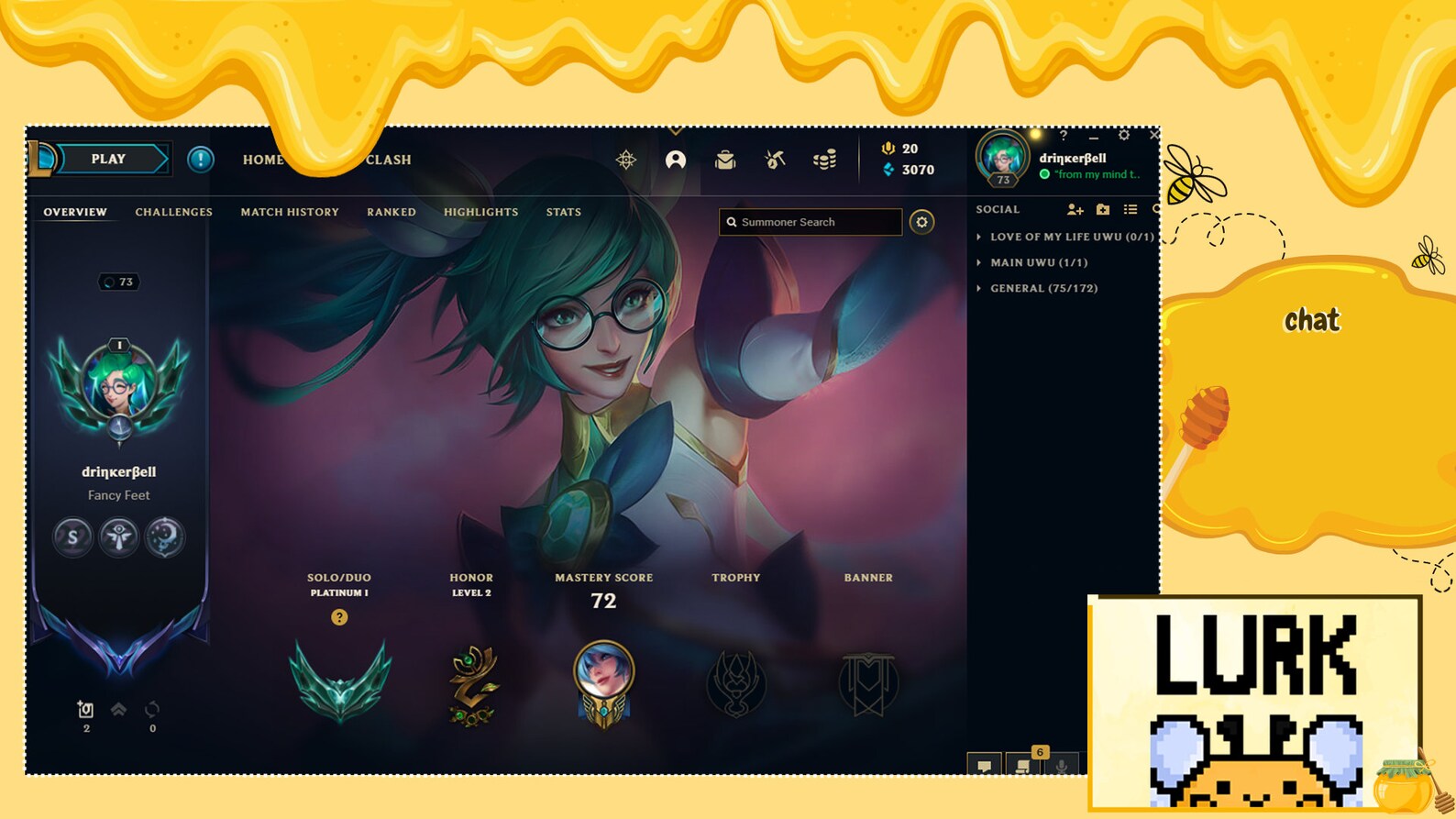Click the PLAY button
This screenshot has height=819, width=1456.
[x=109, y=159]
